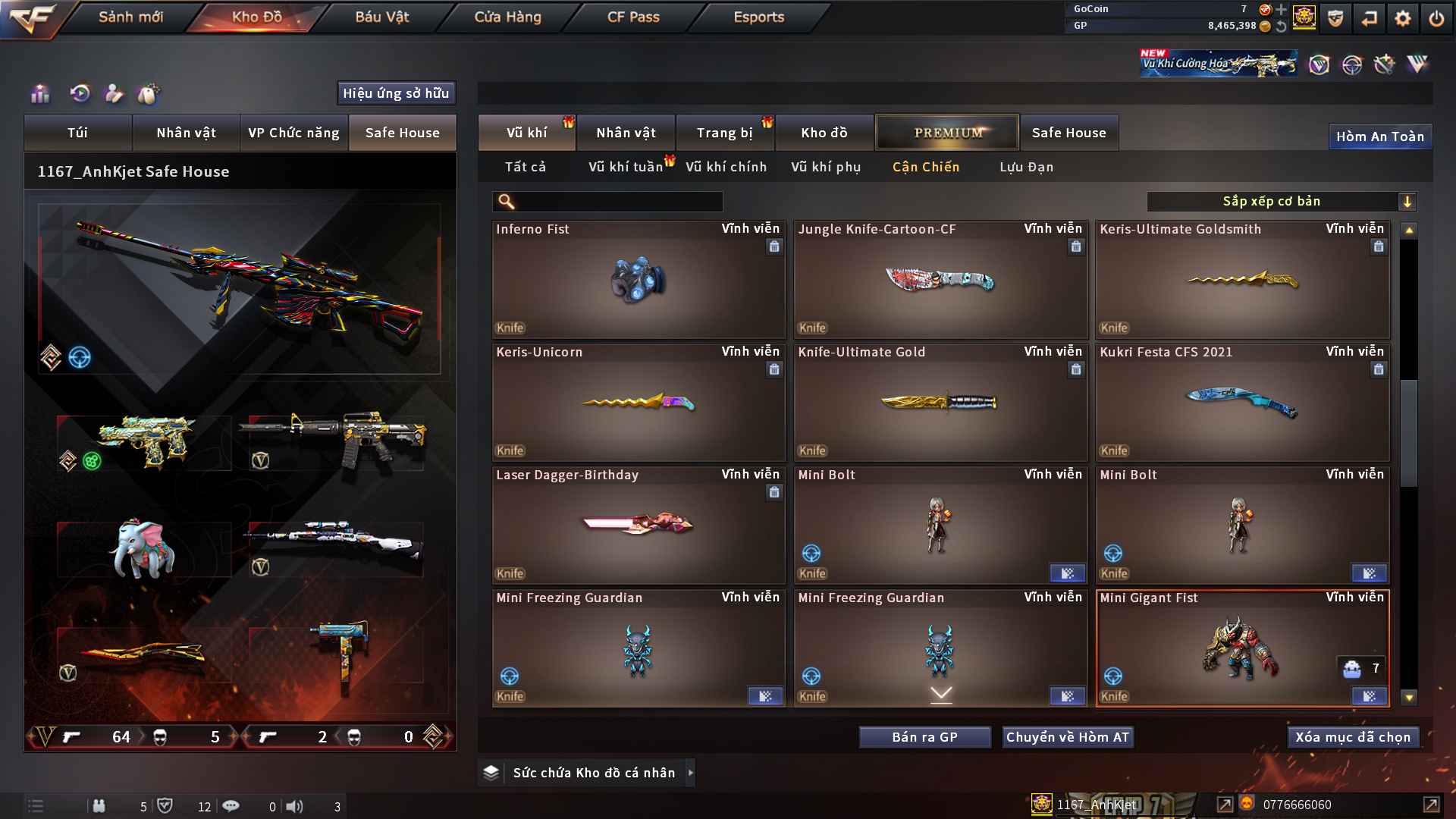Show the Vũ khí chính filter
This screenshot has height=819, width=1456.
pos(726,167)
